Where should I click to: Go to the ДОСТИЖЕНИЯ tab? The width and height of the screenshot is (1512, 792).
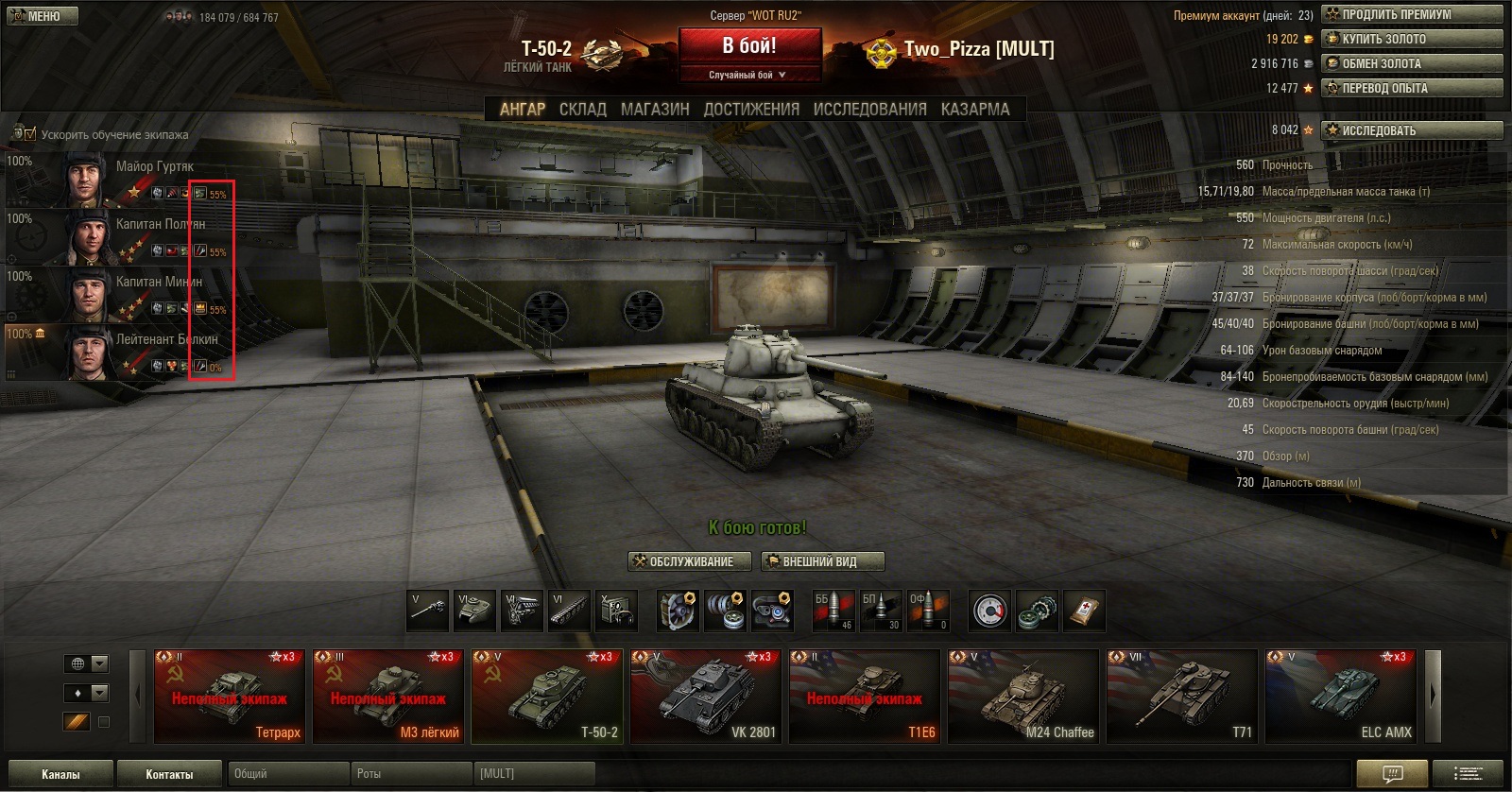pos(751,110)
